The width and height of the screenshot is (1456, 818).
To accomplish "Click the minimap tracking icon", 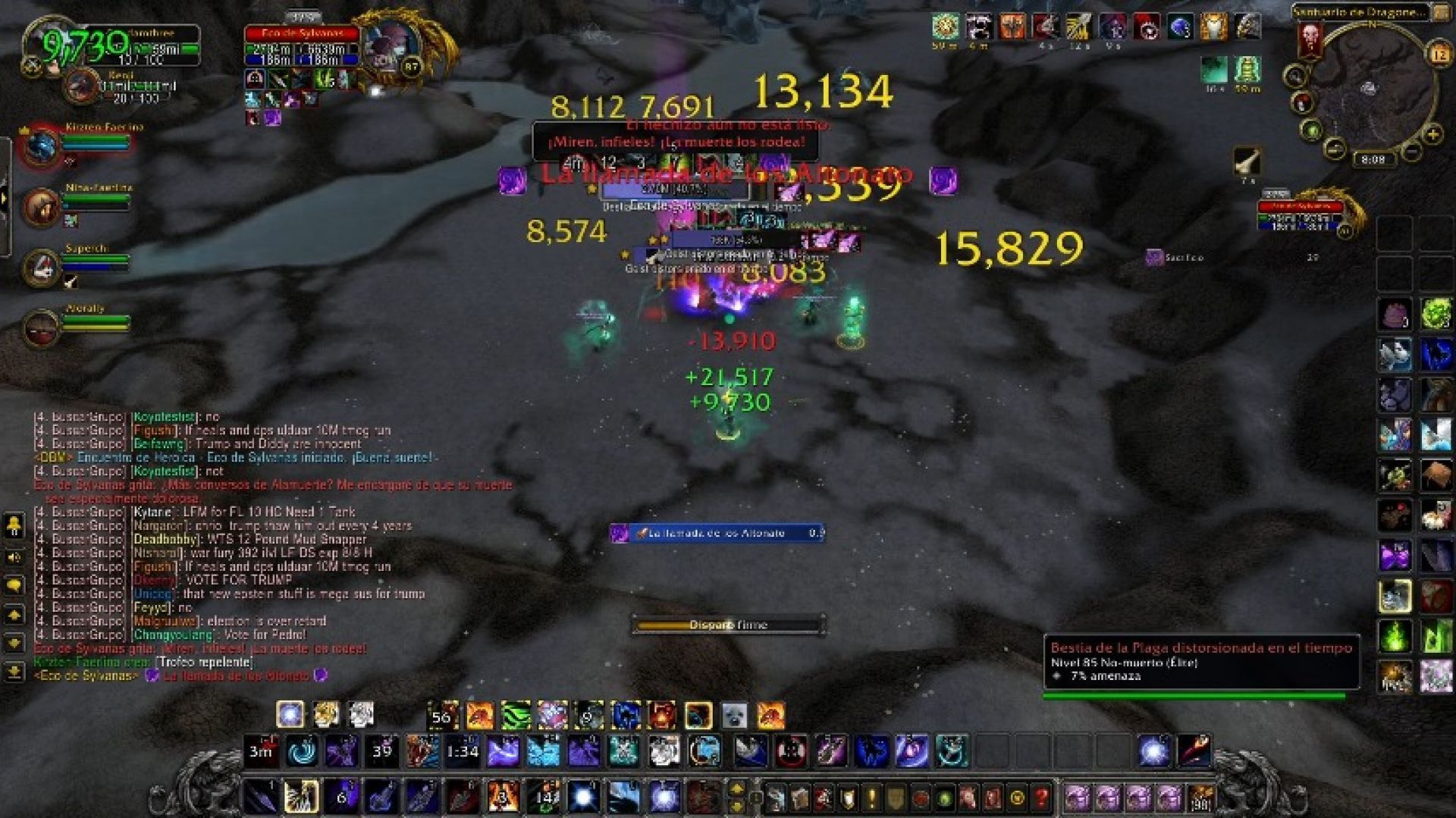I will tap(1297, 76).
